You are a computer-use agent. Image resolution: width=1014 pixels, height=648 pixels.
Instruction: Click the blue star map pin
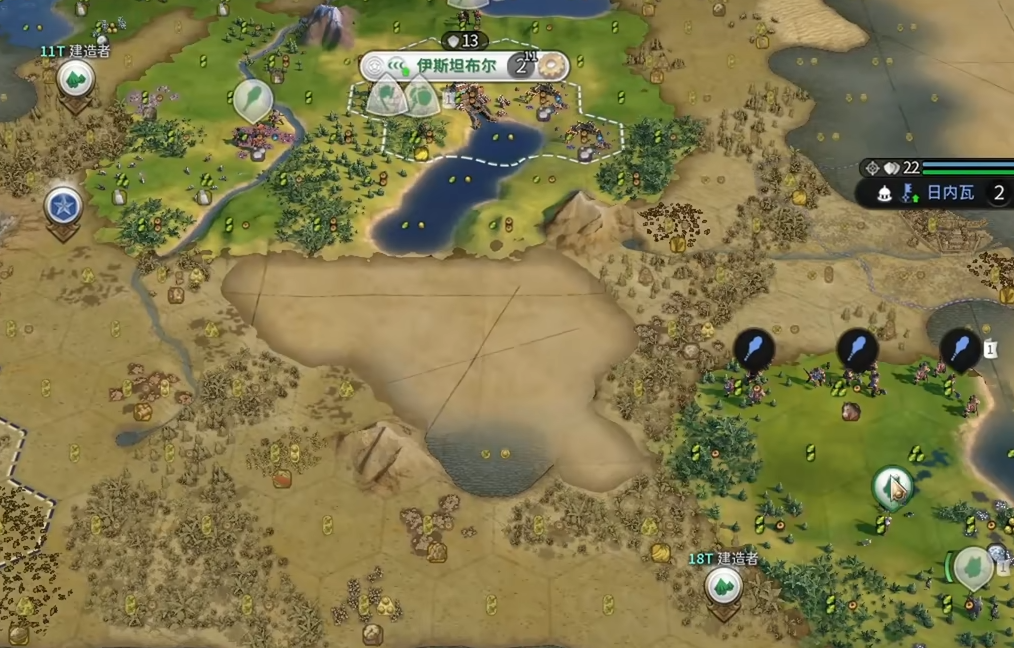pyautogui.click(x=63, y=206)
